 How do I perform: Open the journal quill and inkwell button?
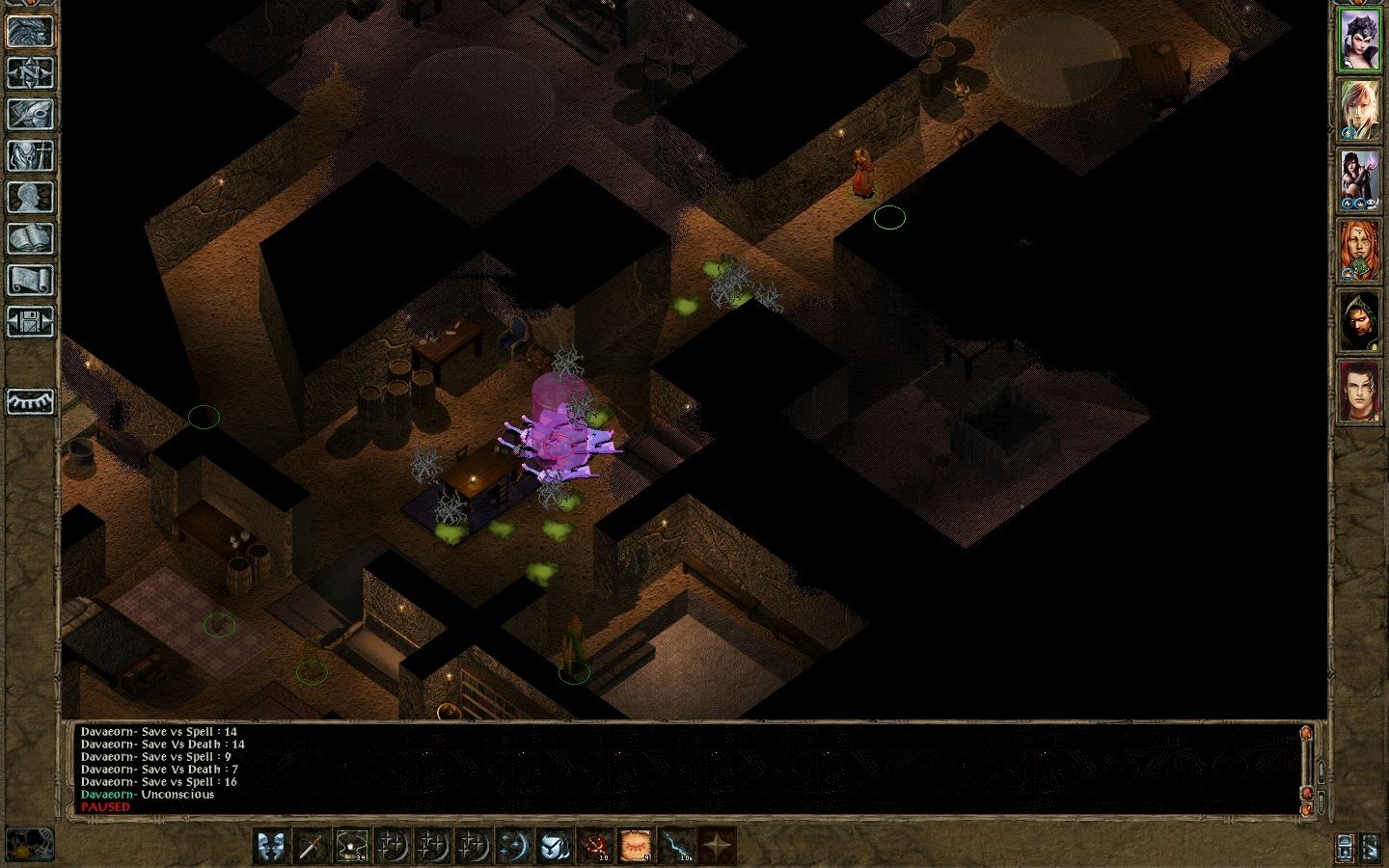coord(30,114)
